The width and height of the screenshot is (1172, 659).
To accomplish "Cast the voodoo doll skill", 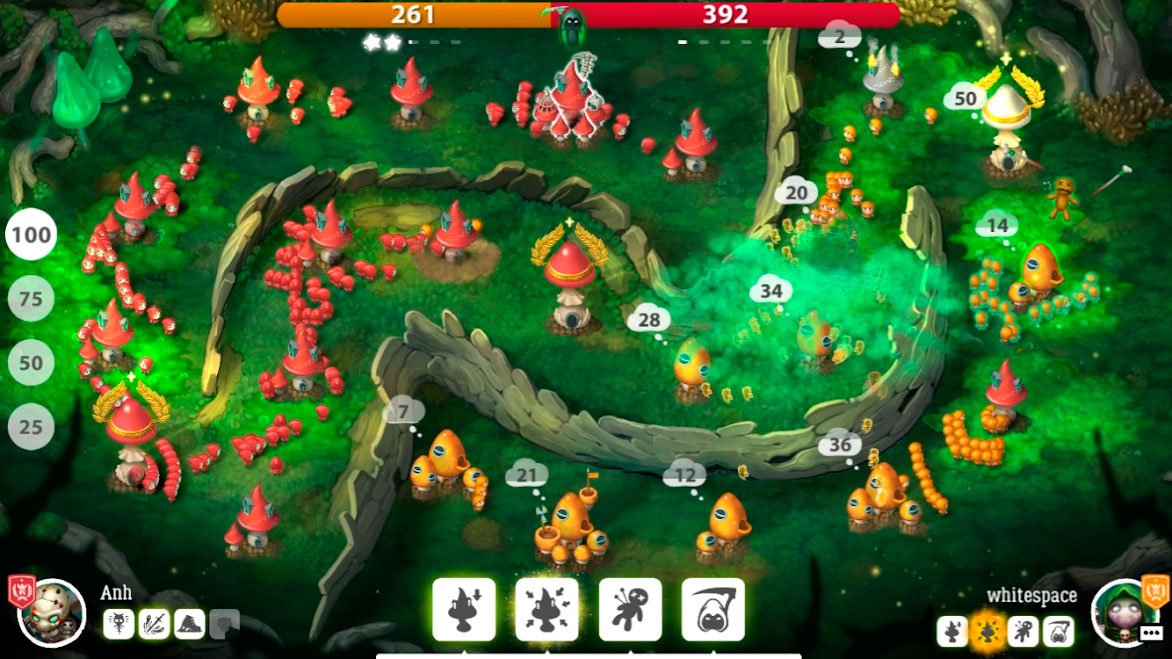I will coord(630,609).
